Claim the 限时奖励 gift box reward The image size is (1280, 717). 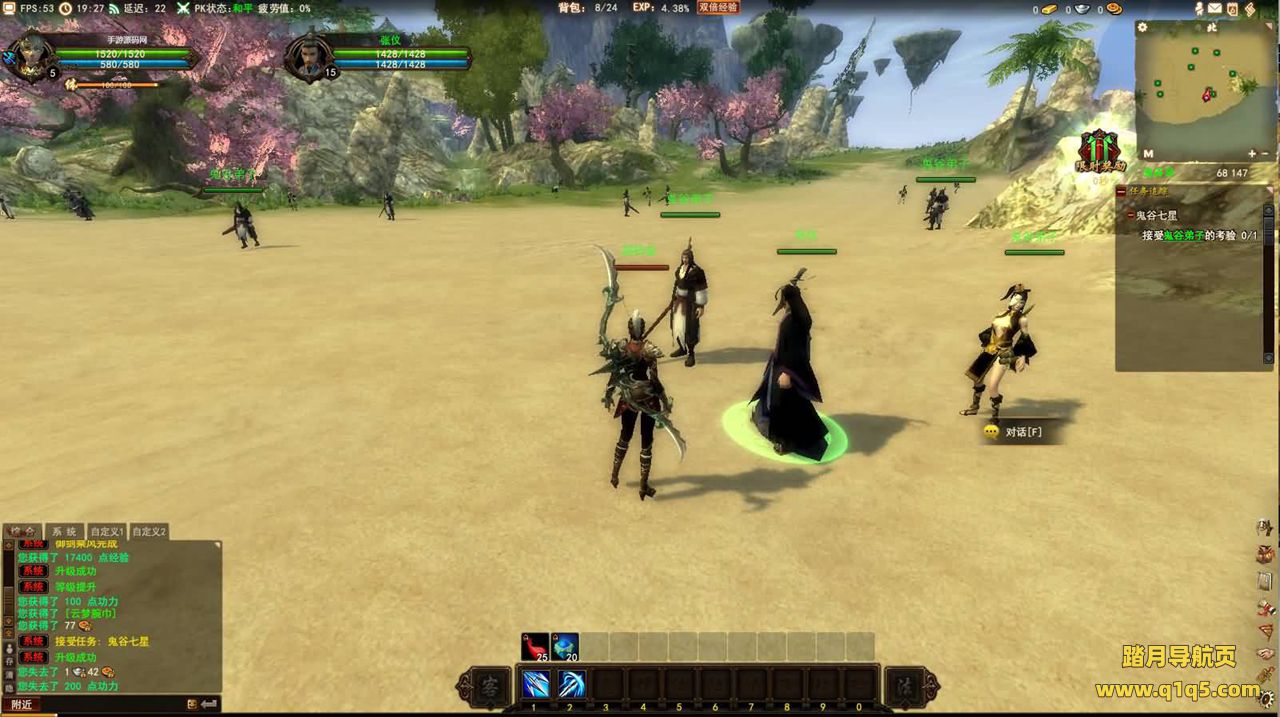point(1100,150)
